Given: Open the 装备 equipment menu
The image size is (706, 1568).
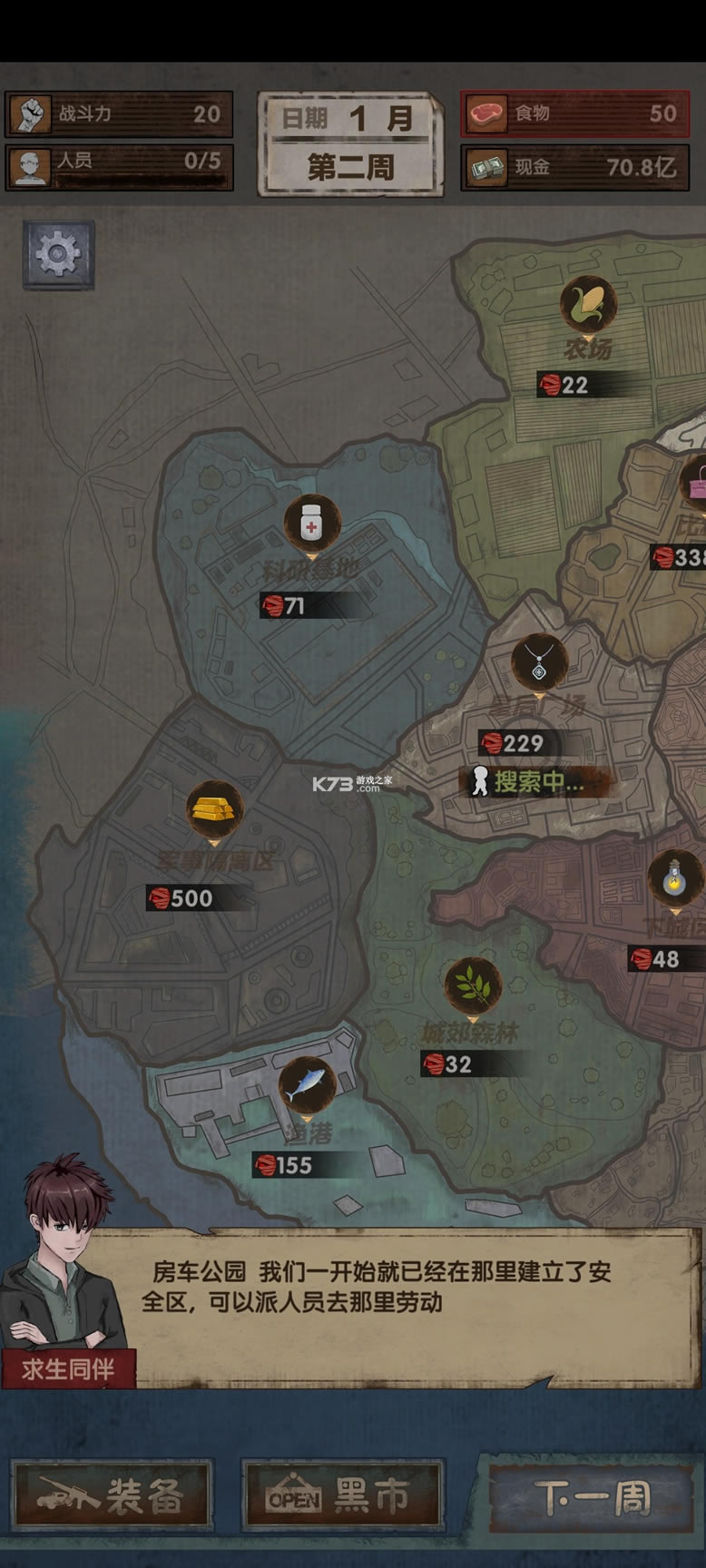Looking at the screenshot, I should tap(112, 1496).
